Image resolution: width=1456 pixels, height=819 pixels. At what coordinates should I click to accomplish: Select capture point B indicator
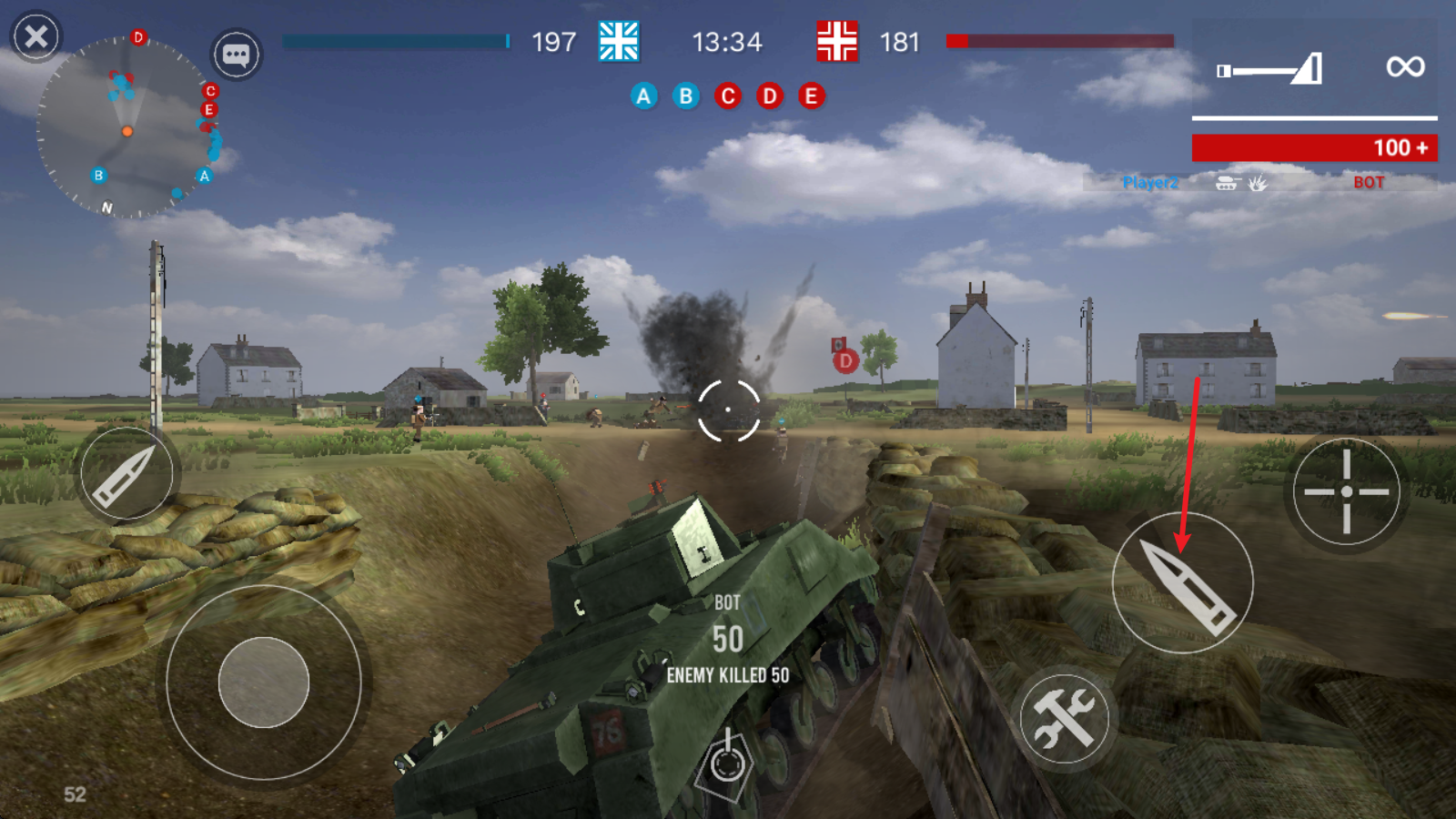click(x=685, y=96)
